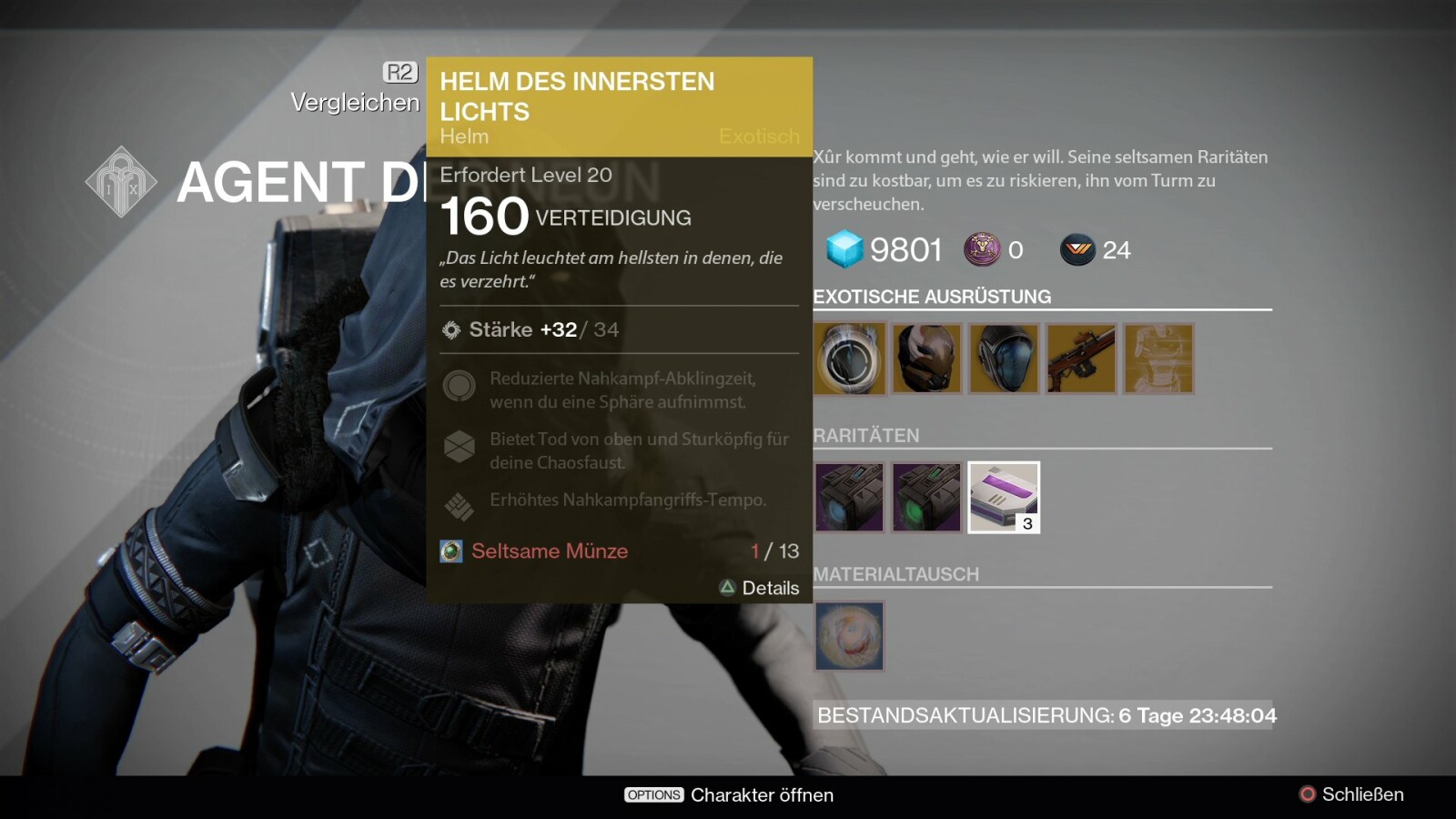Image resolution: width=1456 pixels, height=819 pixels.
Task: Pick the exotic sniper rifle slot
Action: coord(1081,359)
